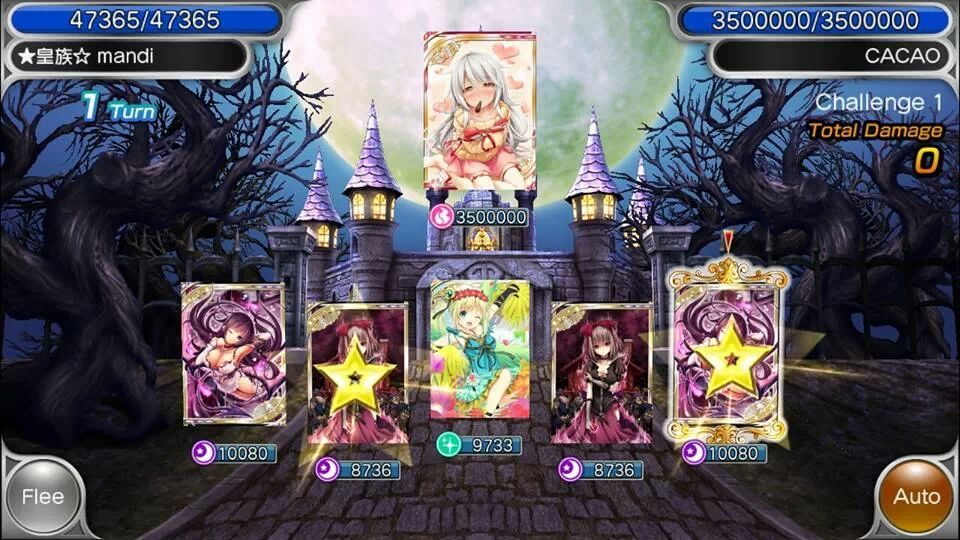Select the purple-haired card without a star

pos(234,353)
